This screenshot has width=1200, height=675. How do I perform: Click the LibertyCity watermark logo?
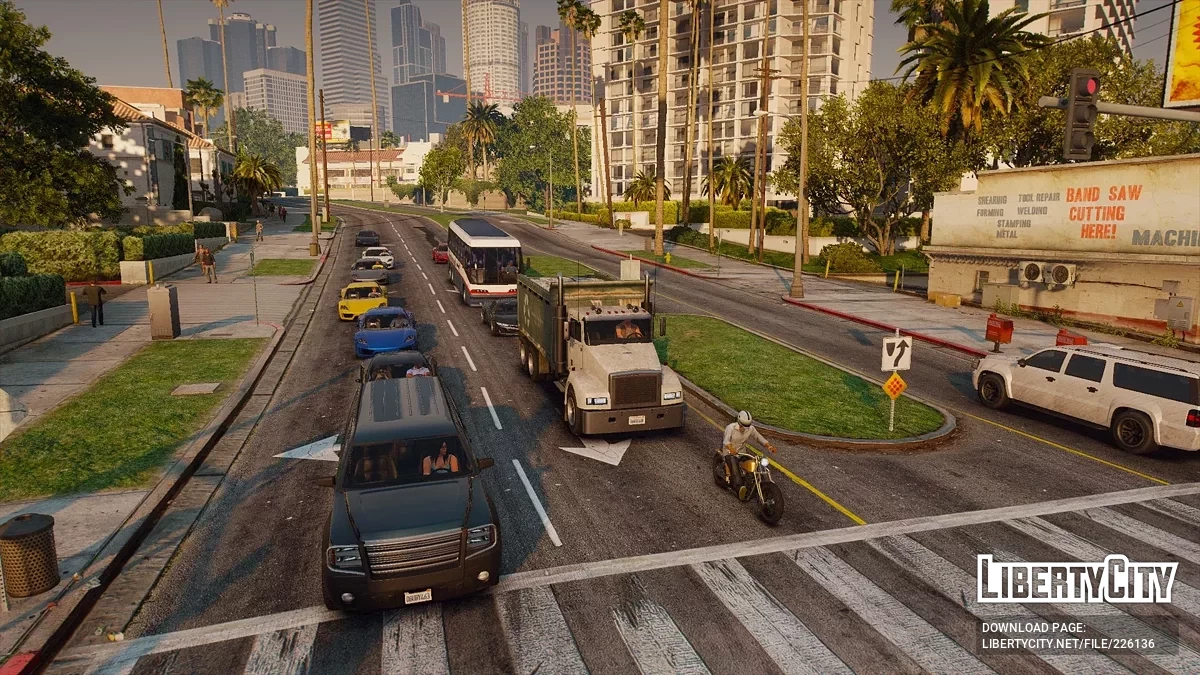[x=1077, y=579]
